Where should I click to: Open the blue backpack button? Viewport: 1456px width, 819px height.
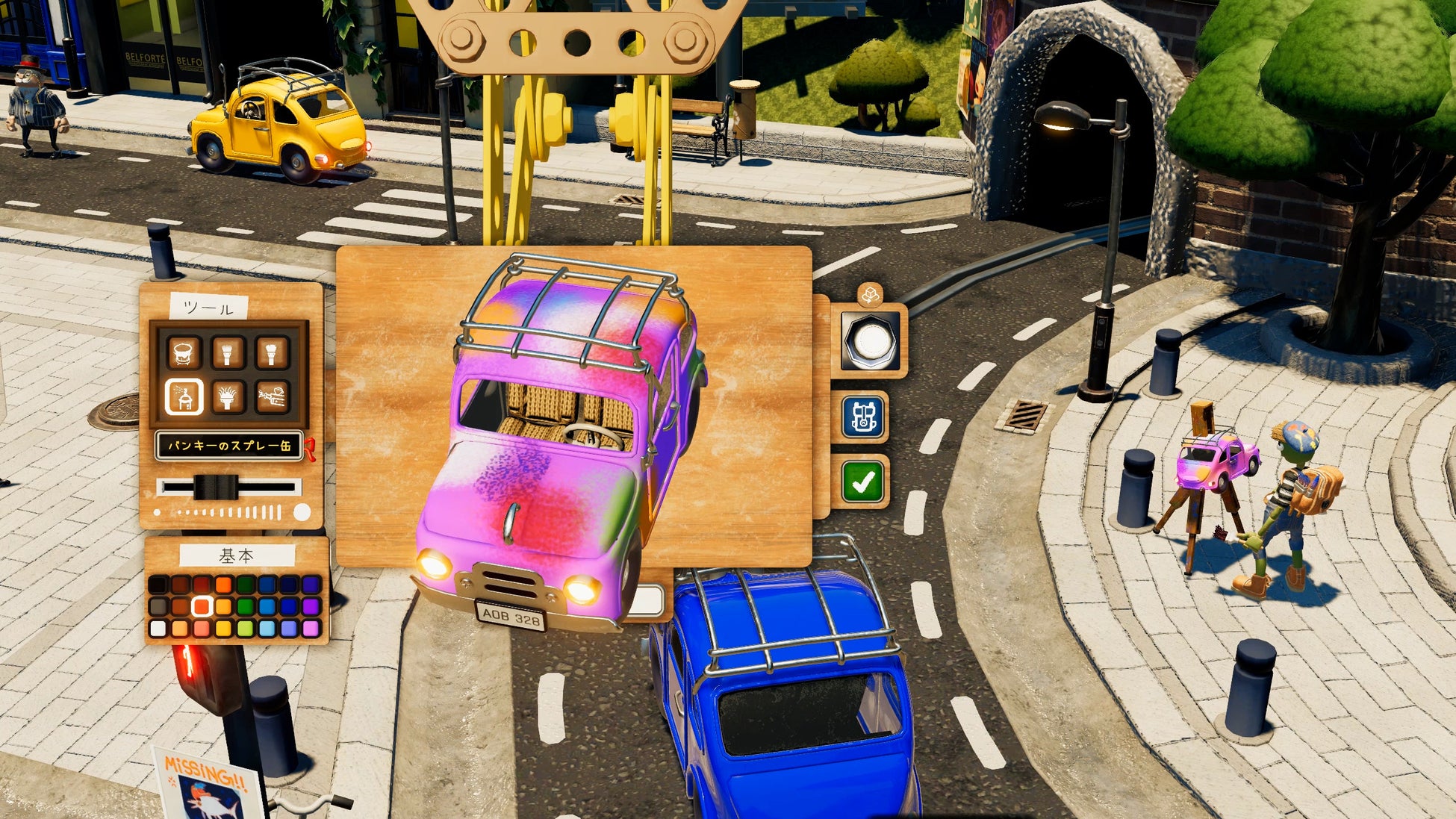(864, 417)
